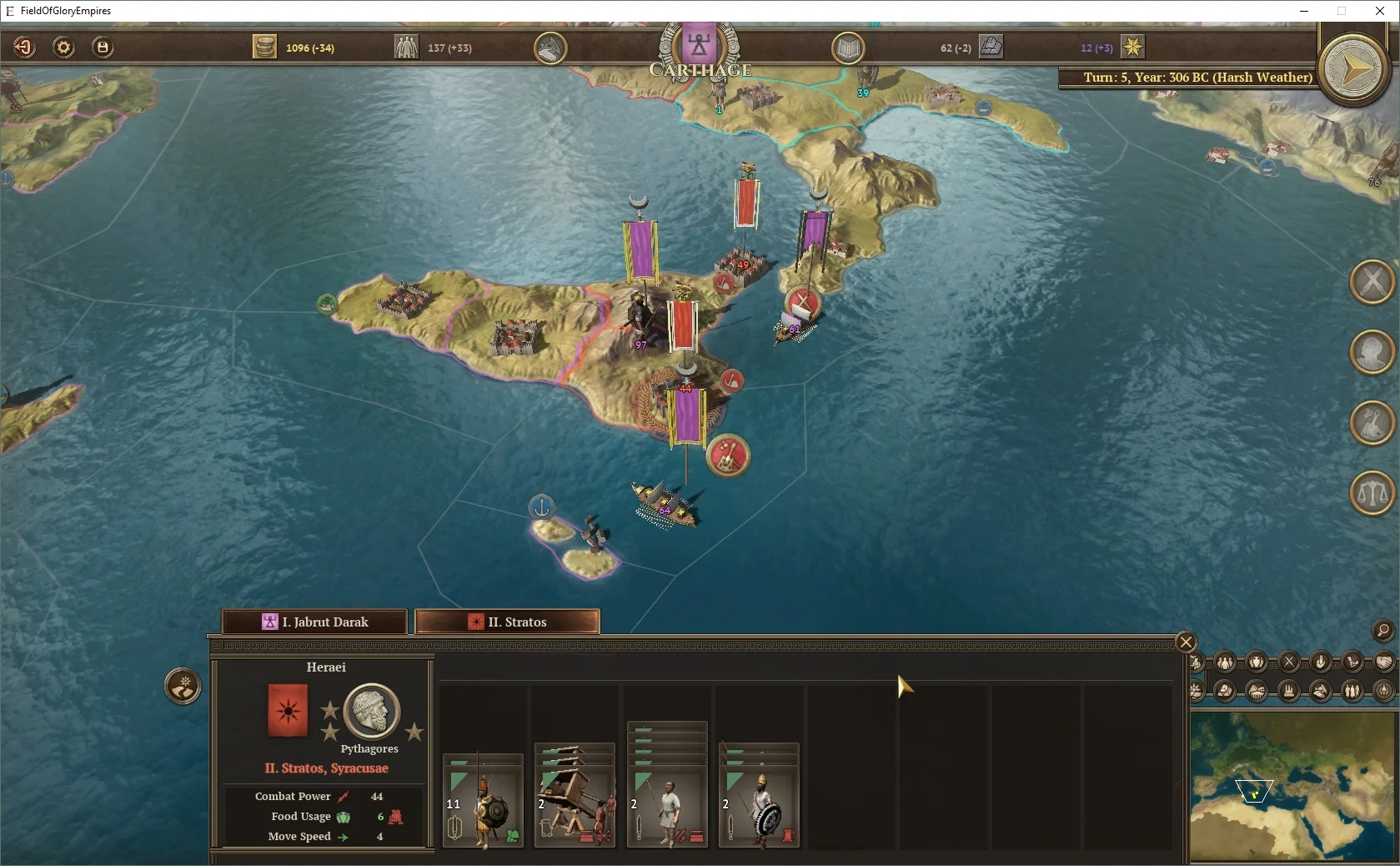Viewport: 1400px width, 866px height.
Task: Switch to the II. Stratos tab
Action: 506,622
